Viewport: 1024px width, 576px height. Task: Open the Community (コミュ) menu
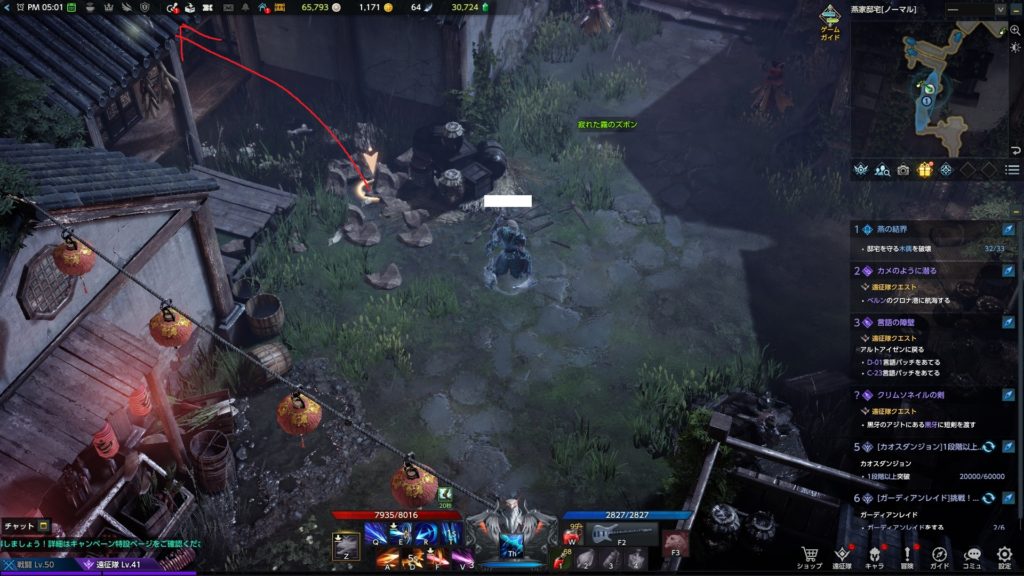coord(972,555)
